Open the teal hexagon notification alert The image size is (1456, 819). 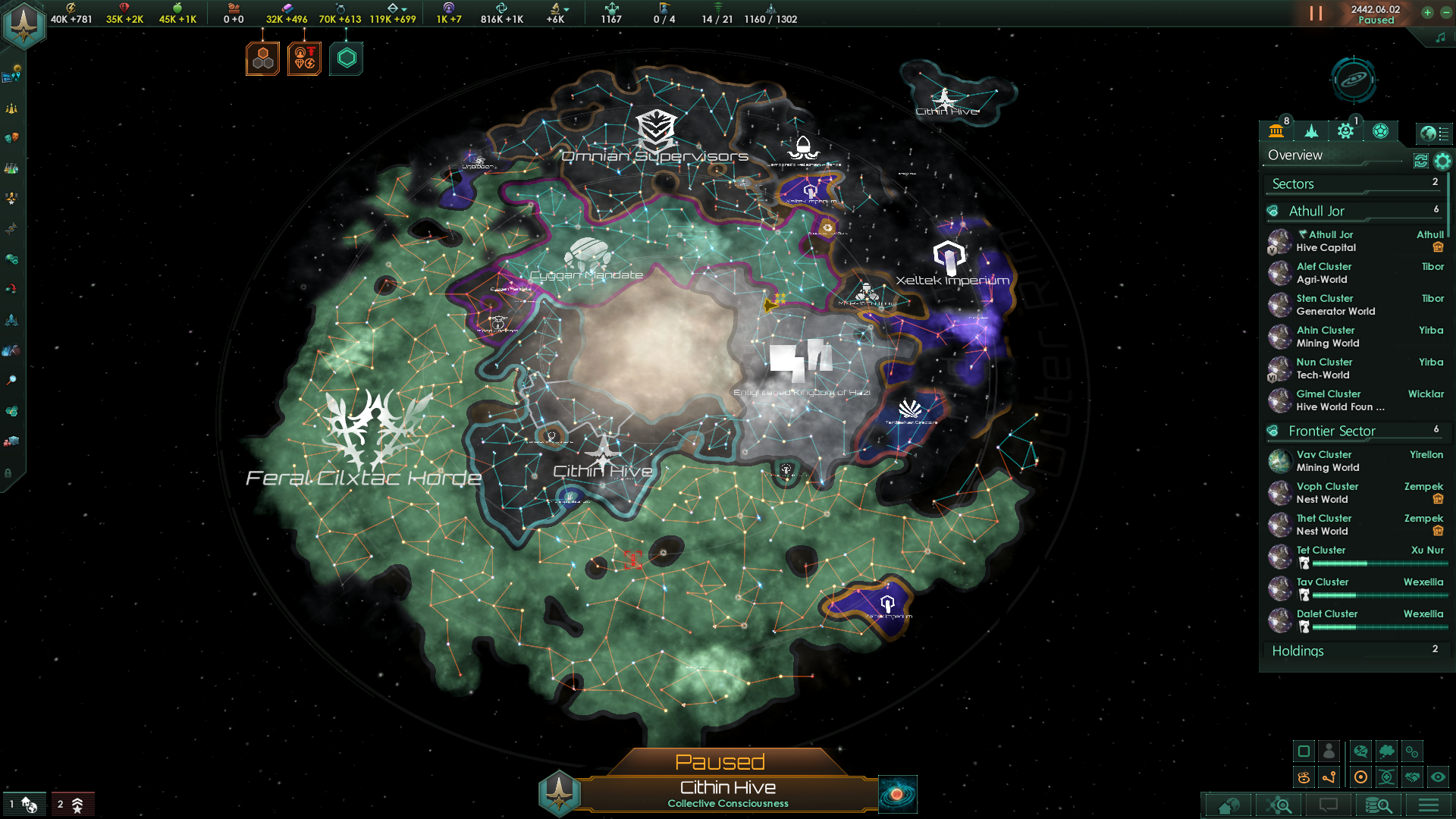pos(347,58)
